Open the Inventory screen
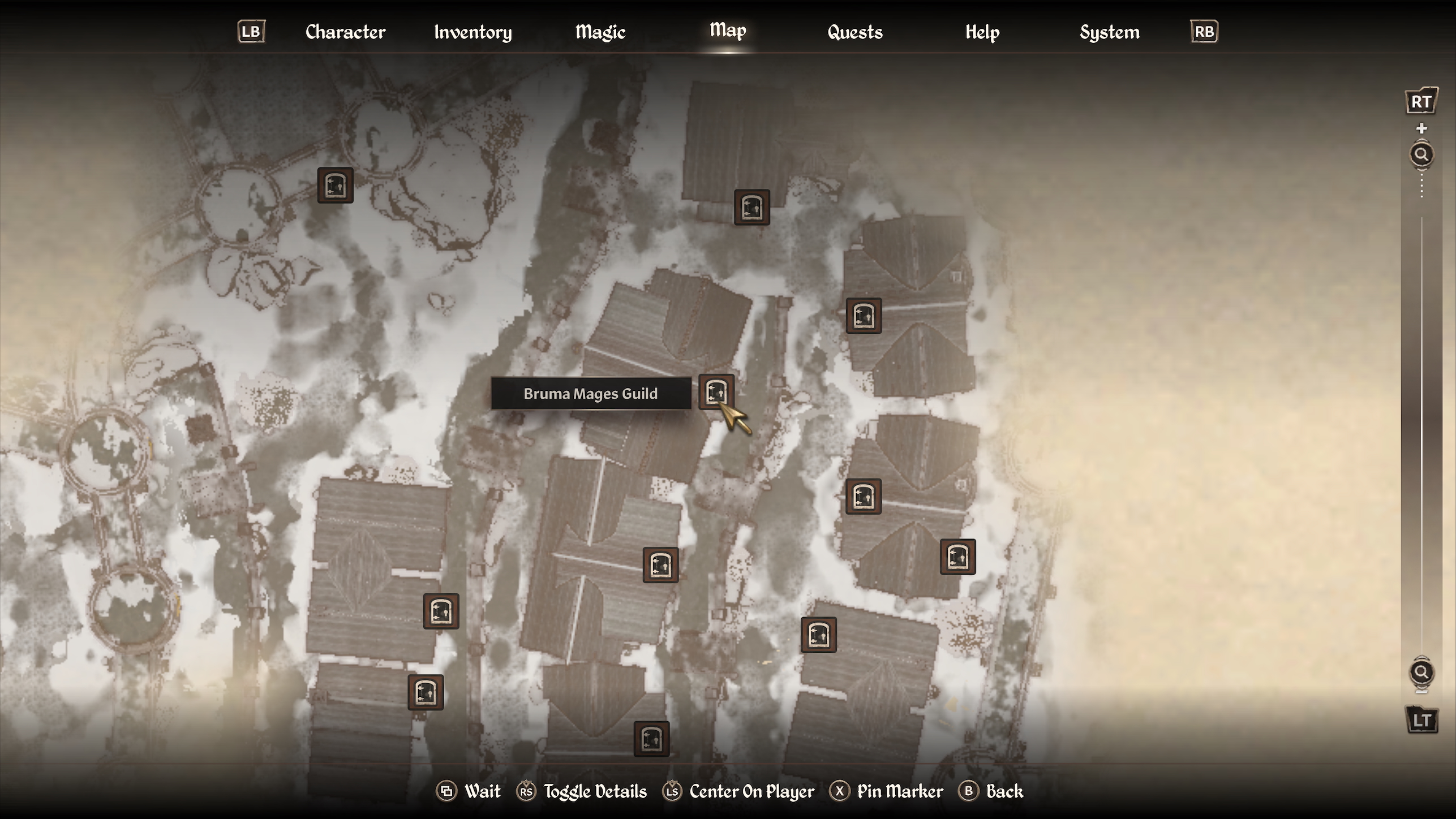Screen dimensions: 1456x819 tap(473, 32)
